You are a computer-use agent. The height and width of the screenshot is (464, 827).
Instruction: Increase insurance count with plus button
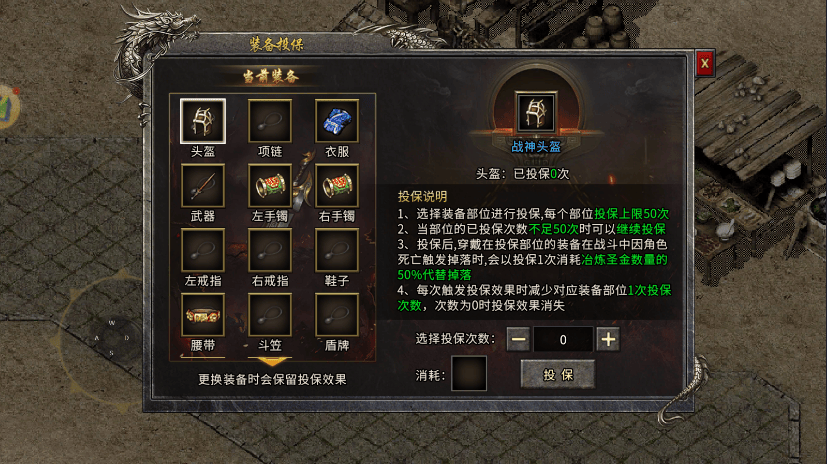608,339
